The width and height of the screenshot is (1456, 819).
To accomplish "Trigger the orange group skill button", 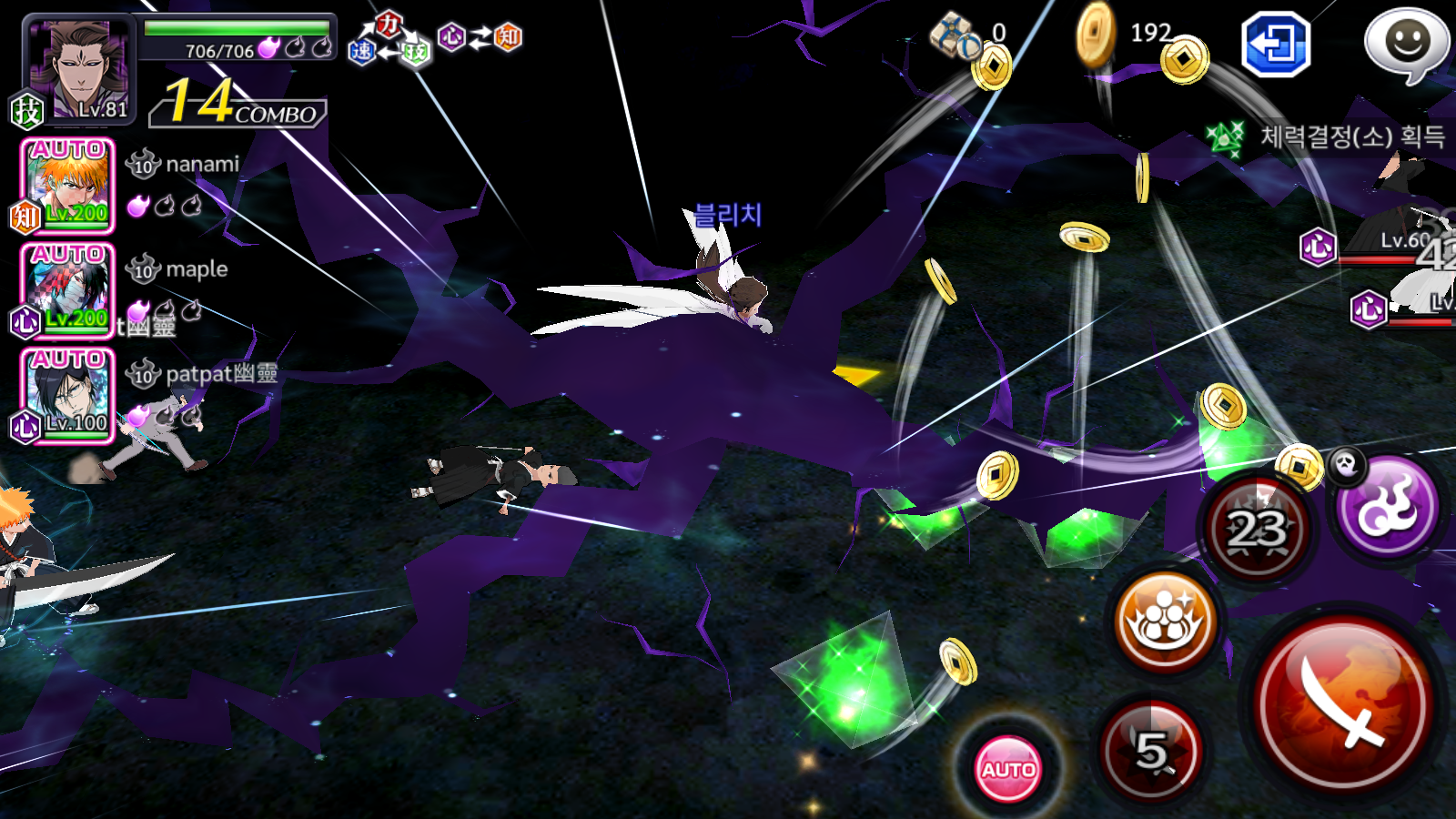I will pos(1165,622).
